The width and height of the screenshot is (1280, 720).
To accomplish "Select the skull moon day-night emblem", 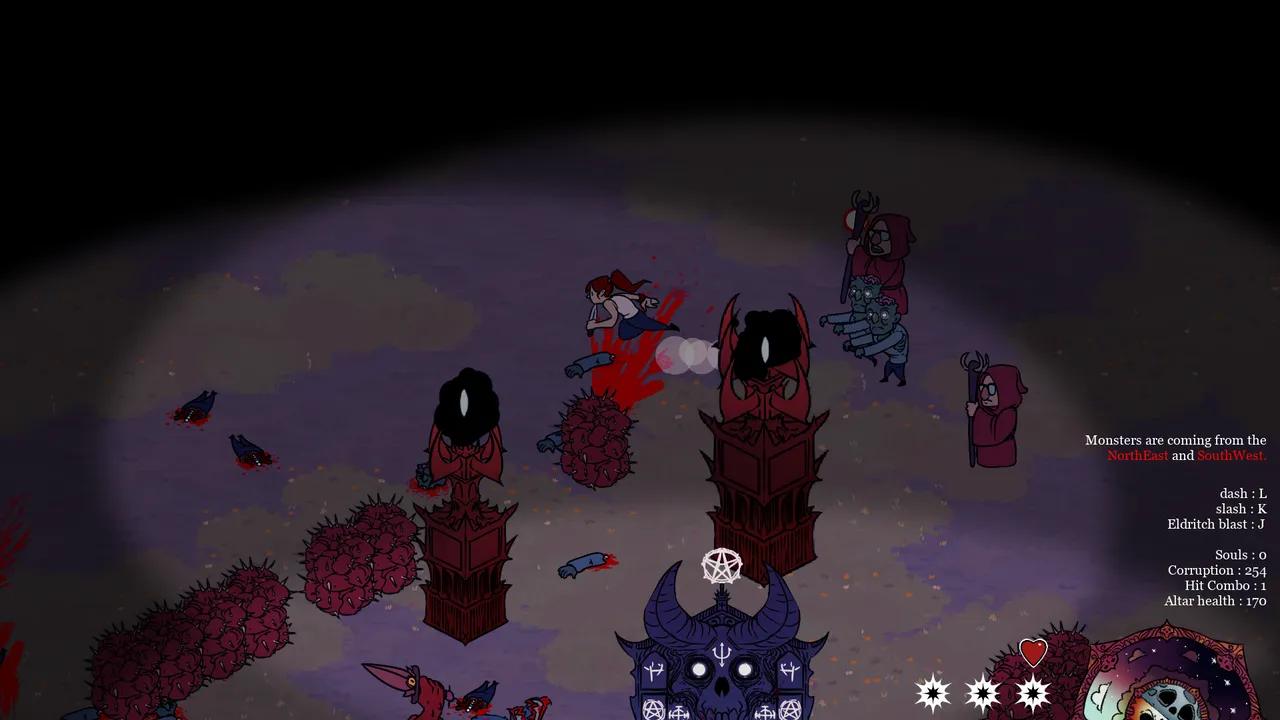I will tap(1167, 678).
